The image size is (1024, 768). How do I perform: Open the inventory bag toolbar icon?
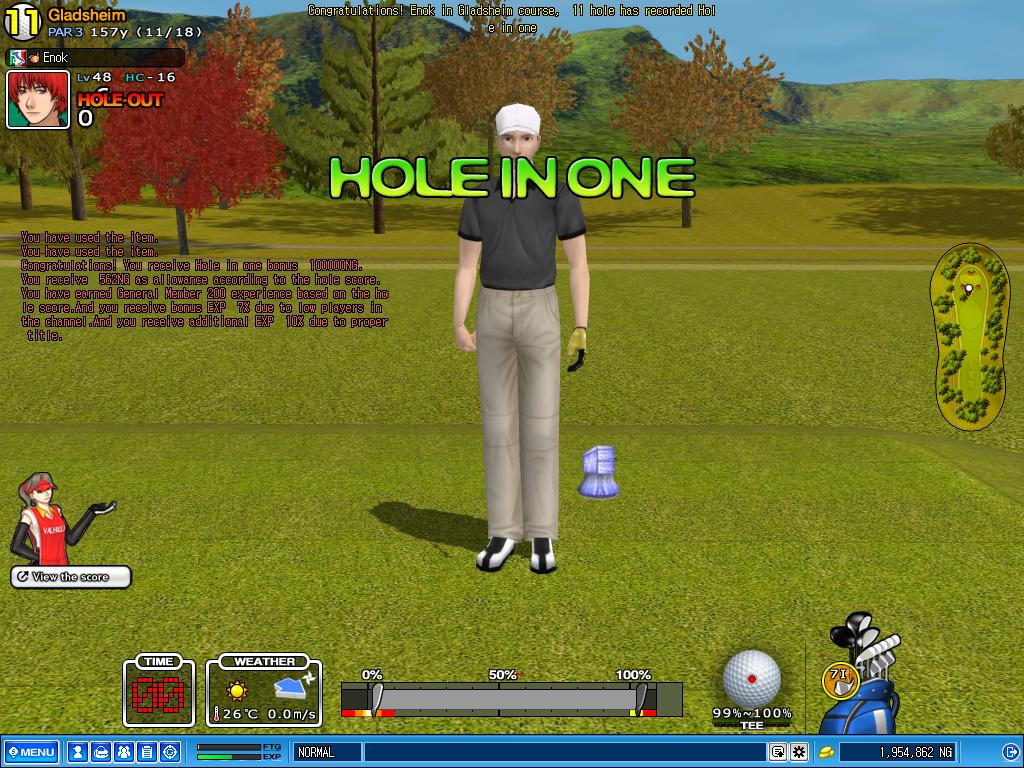tap(100, 752)
